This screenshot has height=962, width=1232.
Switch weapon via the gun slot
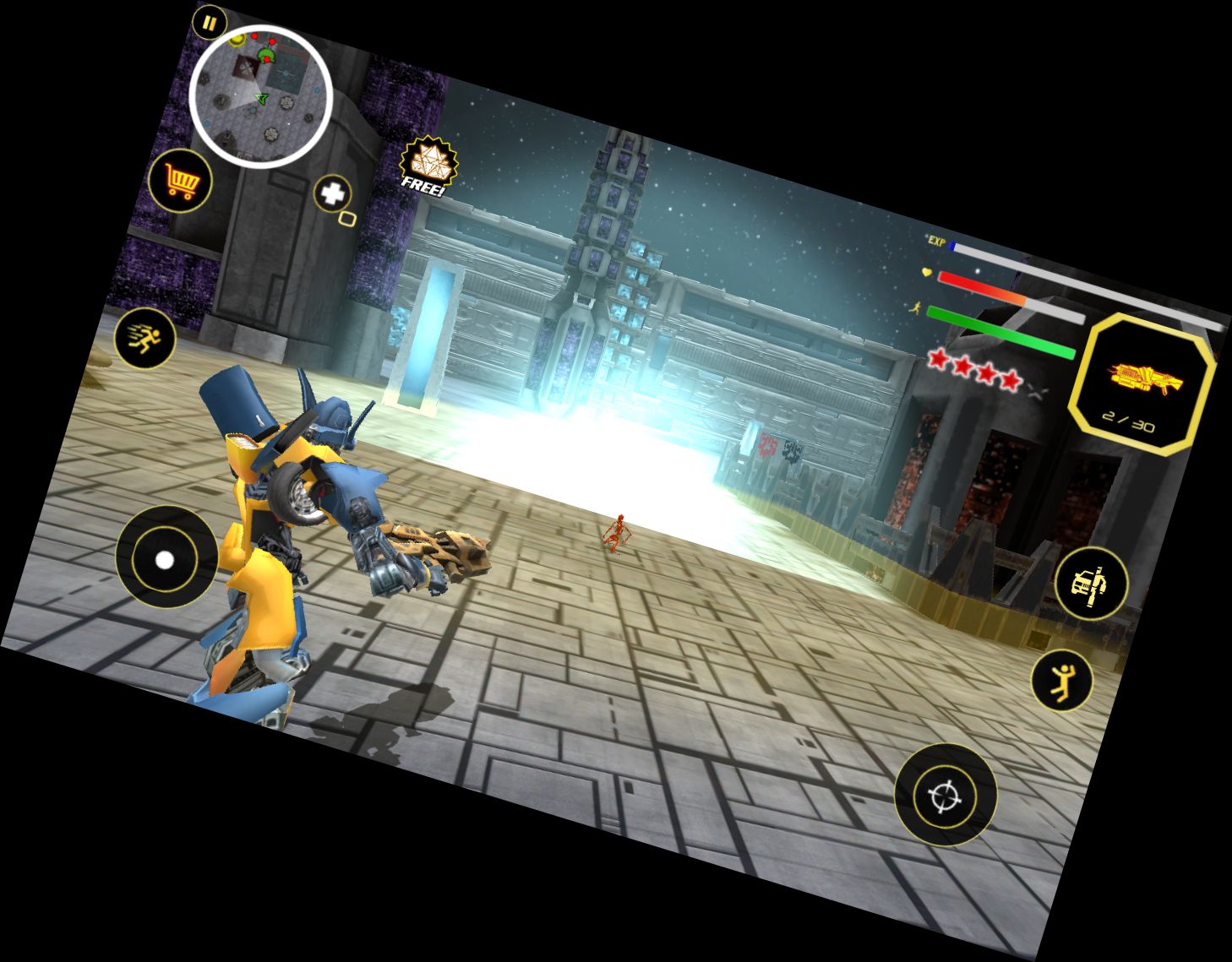[x=1143, y=384]
